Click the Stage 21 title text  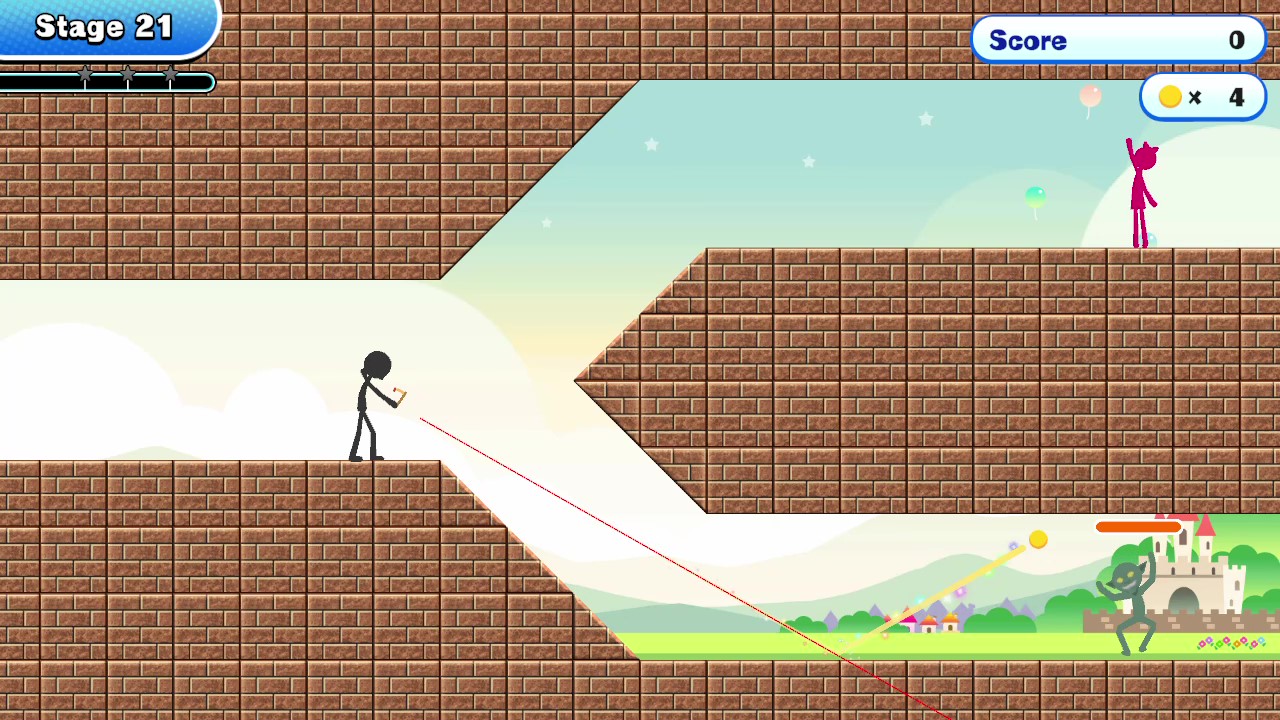106,26
